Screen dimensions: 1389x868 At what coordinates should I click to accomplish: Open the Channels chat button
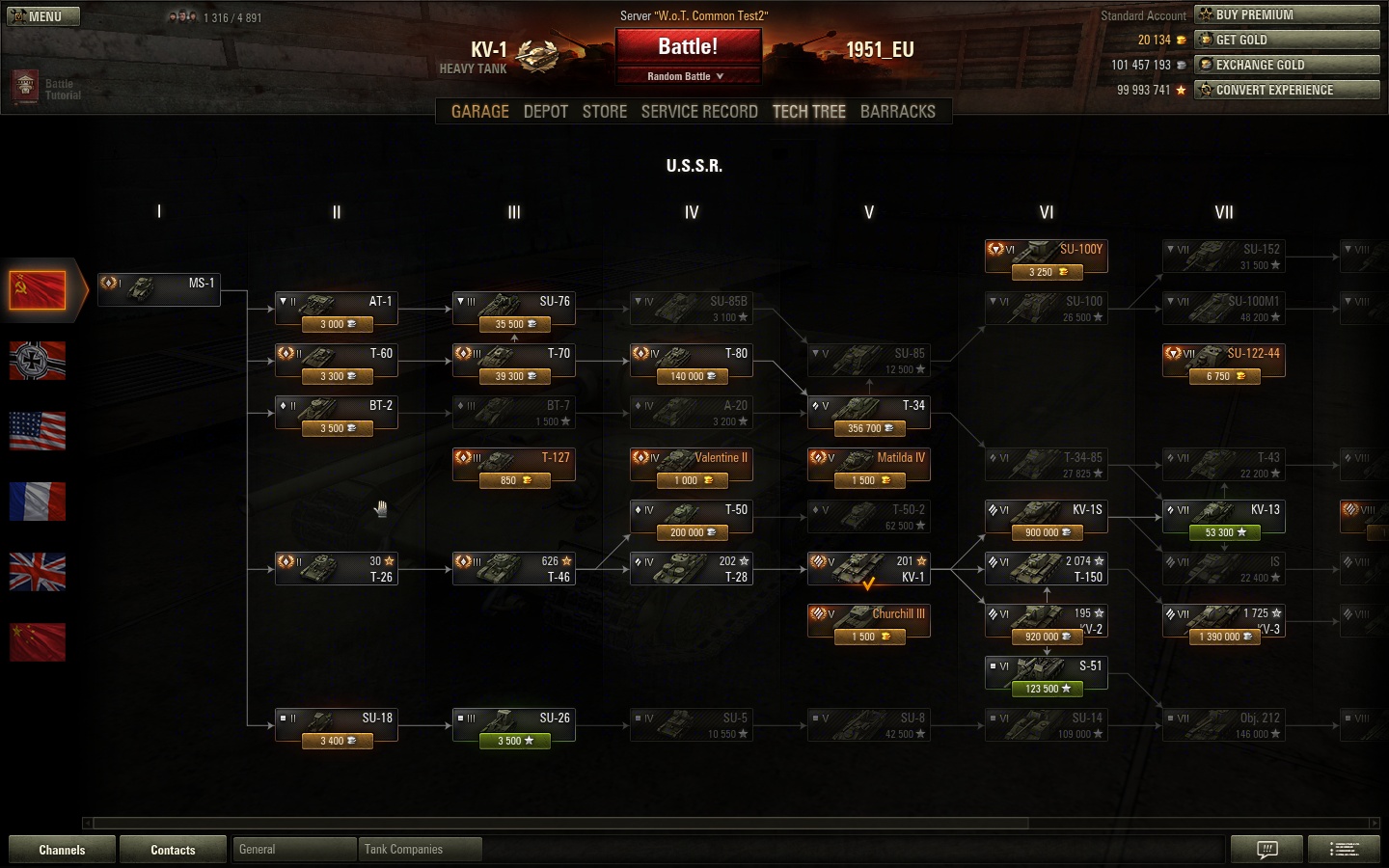coord(62,850)
